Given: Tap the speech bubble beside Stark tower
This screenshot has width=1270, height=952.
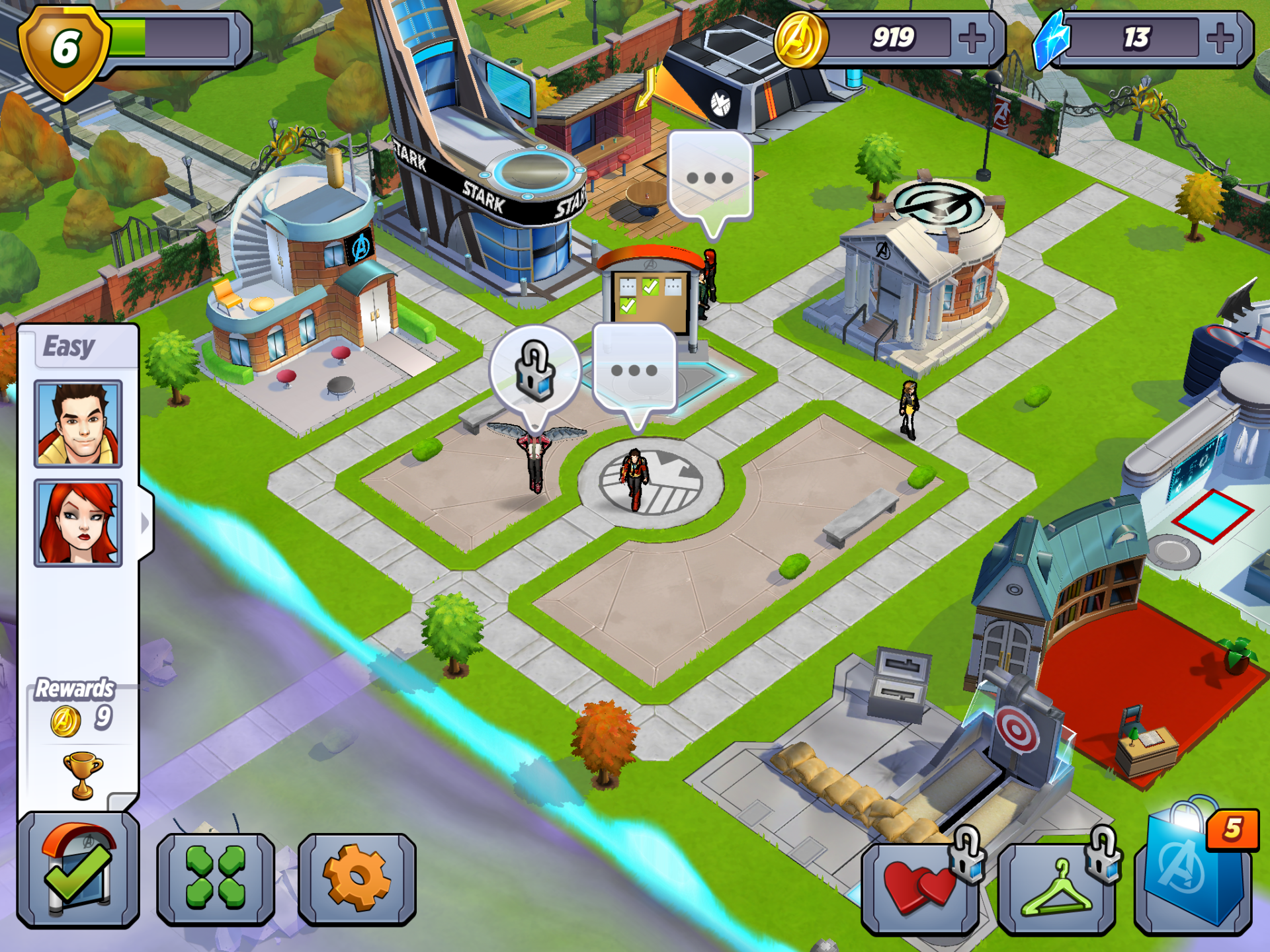Looking at the screenshot, I should point(710,177).
